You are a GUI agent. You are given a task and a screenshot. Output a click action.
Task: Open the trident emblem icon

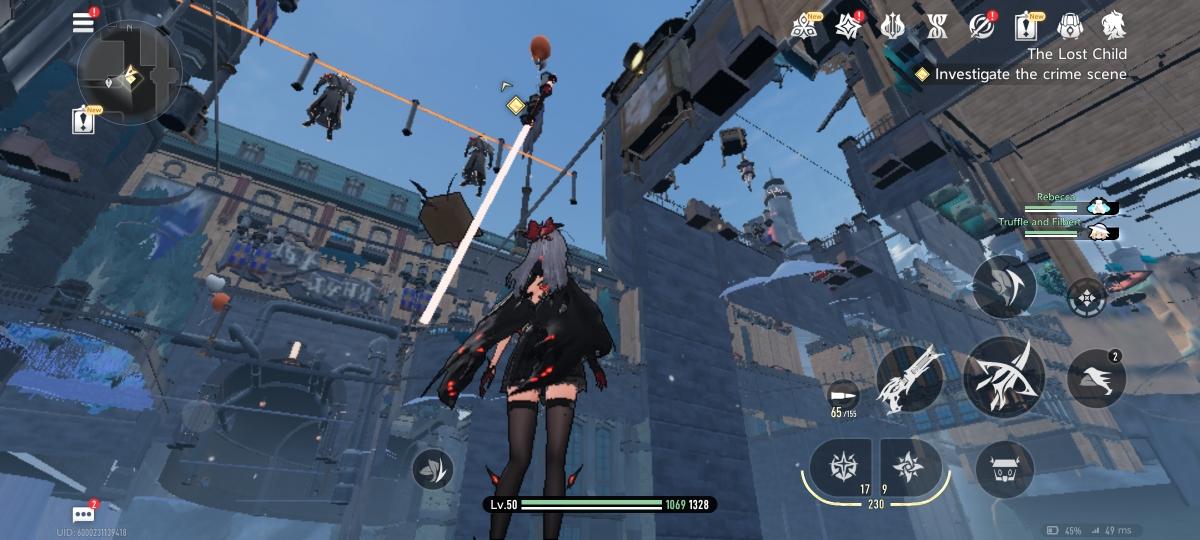coord(895,26)
